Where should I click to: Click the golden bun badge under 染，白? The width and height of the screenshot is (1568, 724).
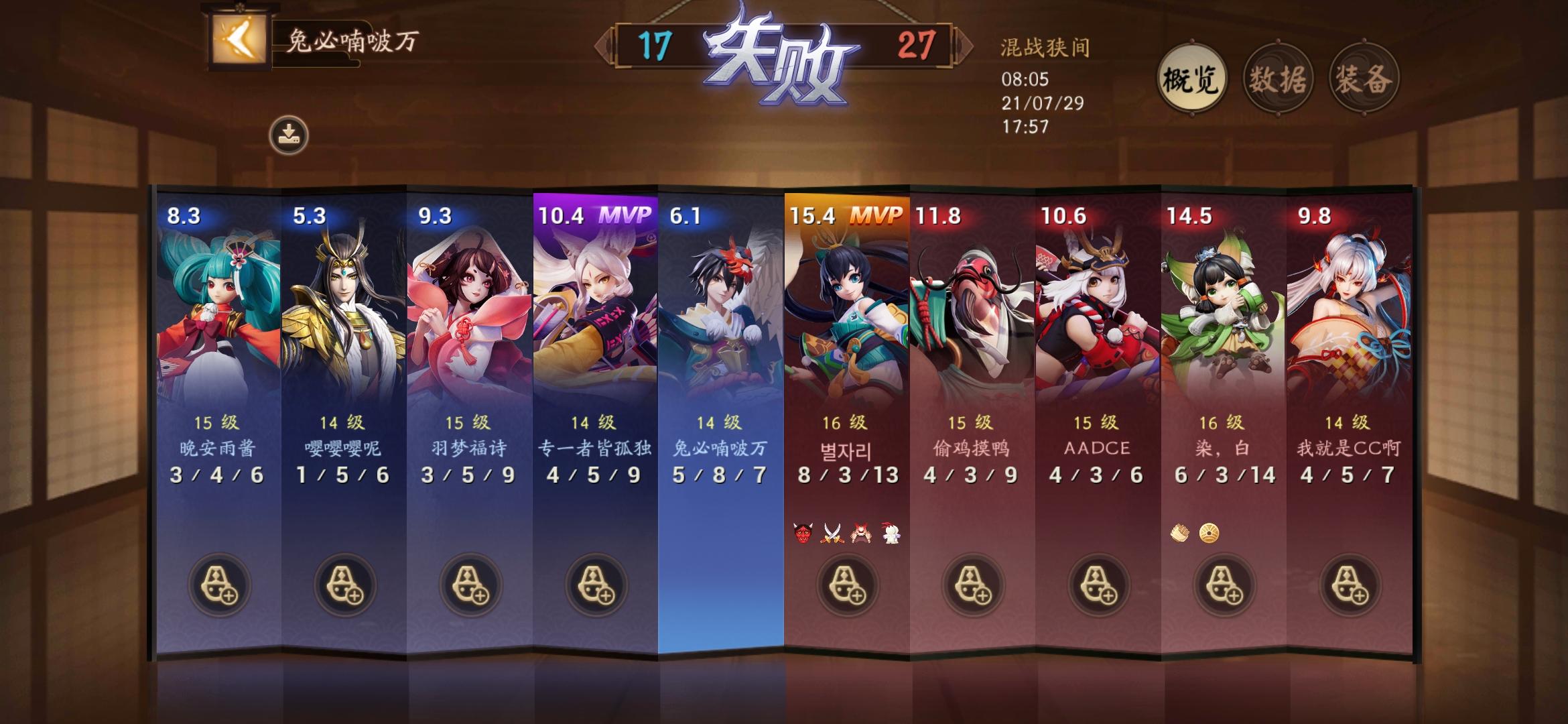click(1208, 533)
